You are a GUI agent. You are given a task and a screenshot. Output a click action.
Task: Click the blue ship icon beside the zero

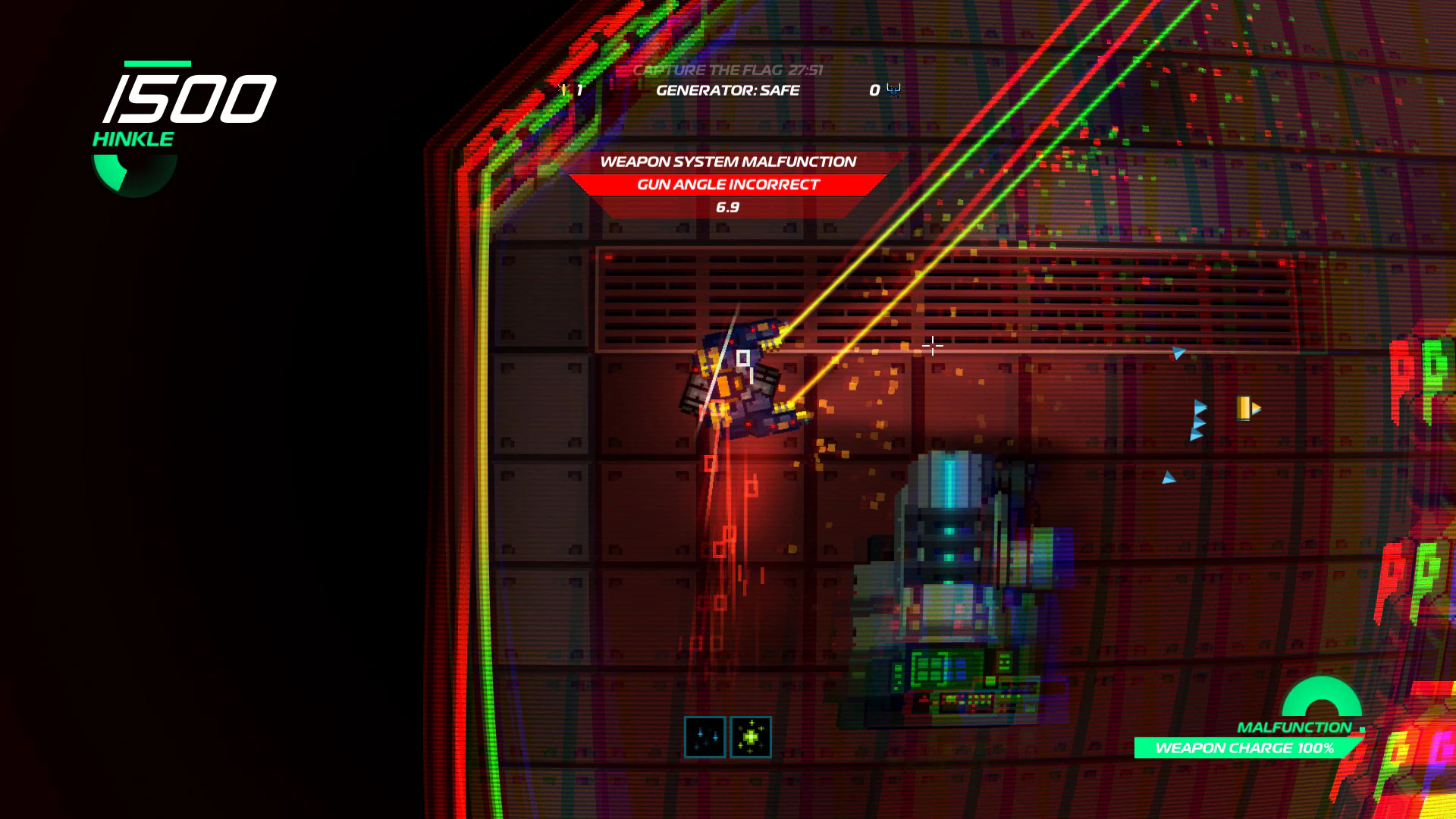tap(892, 90)
